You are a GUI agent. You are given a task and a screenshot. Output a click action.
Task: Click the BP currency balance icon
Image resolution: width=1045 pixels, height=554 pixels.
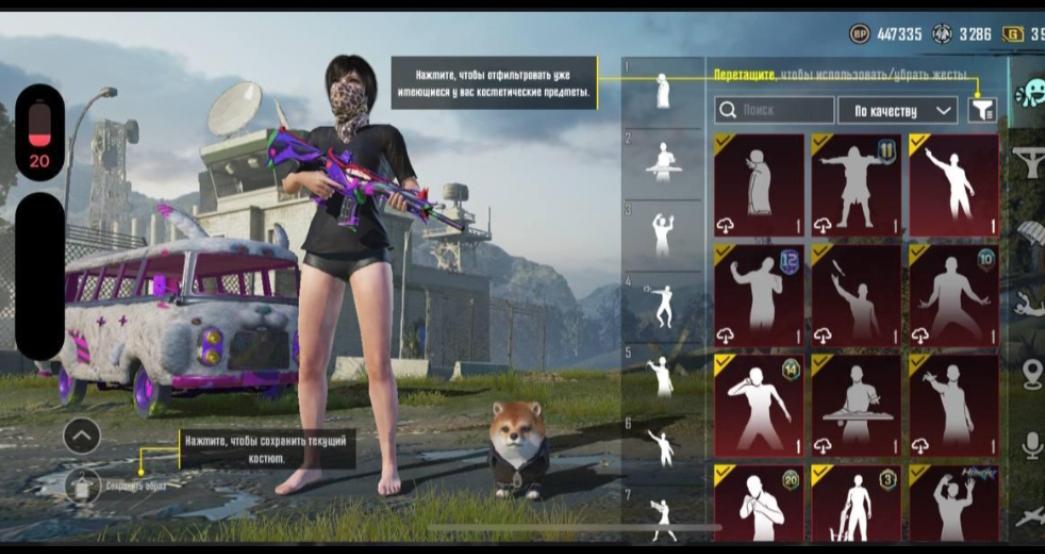(859, 34)
